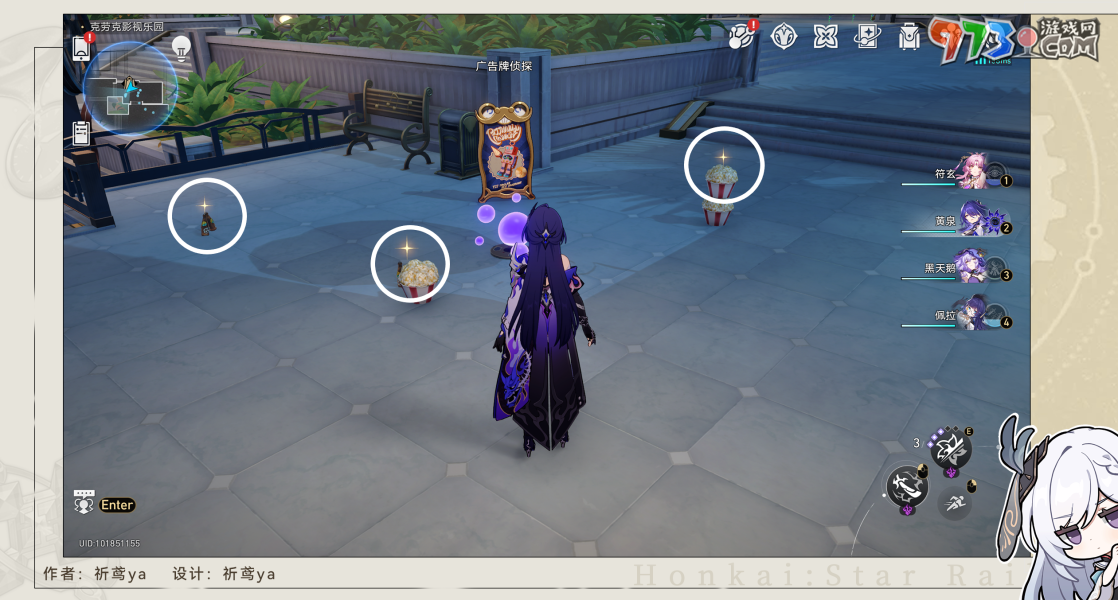Switch to party member 黄泉
Image resolution: width=1118 pixels, height=600 pixels.
(975, 222)
